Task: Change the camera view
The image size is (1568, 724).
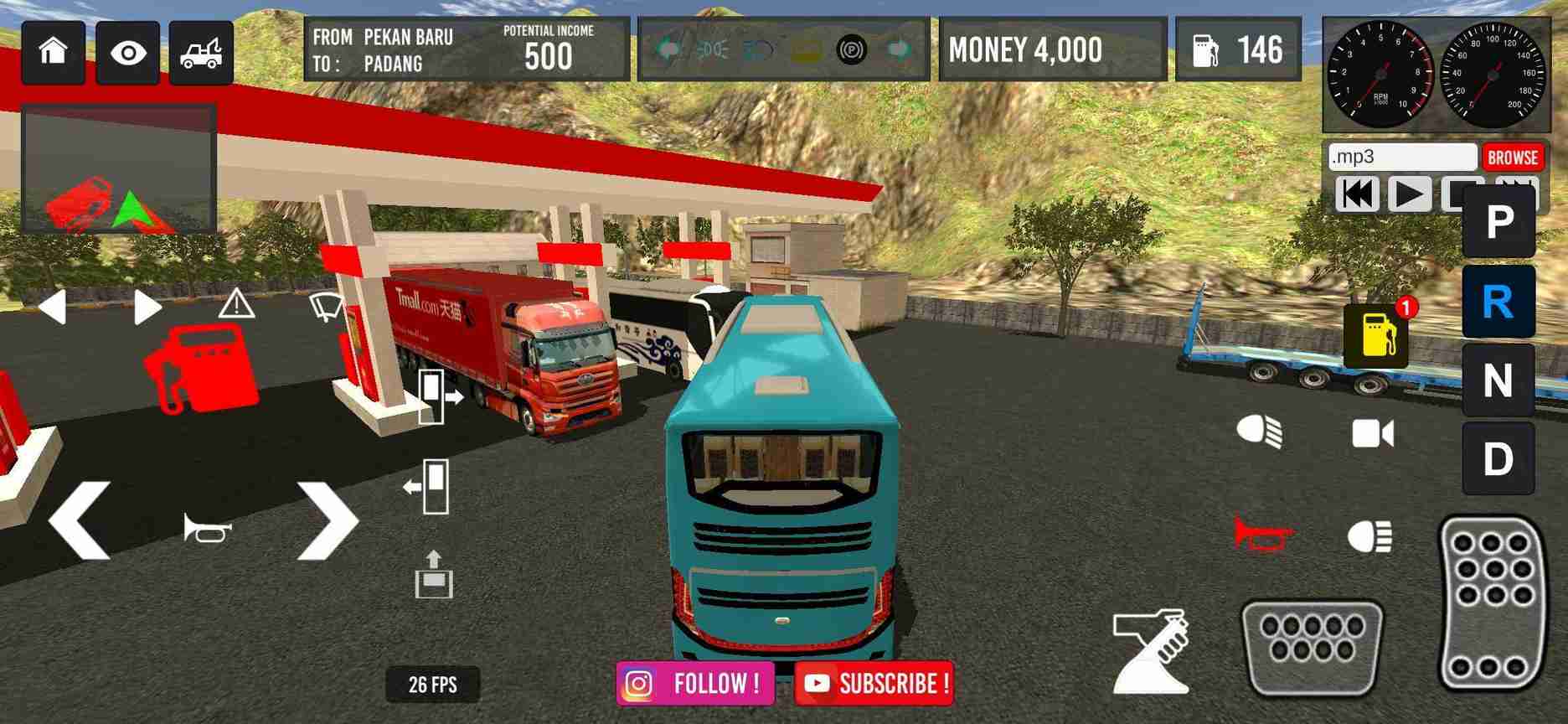Action: point(1373,433)
